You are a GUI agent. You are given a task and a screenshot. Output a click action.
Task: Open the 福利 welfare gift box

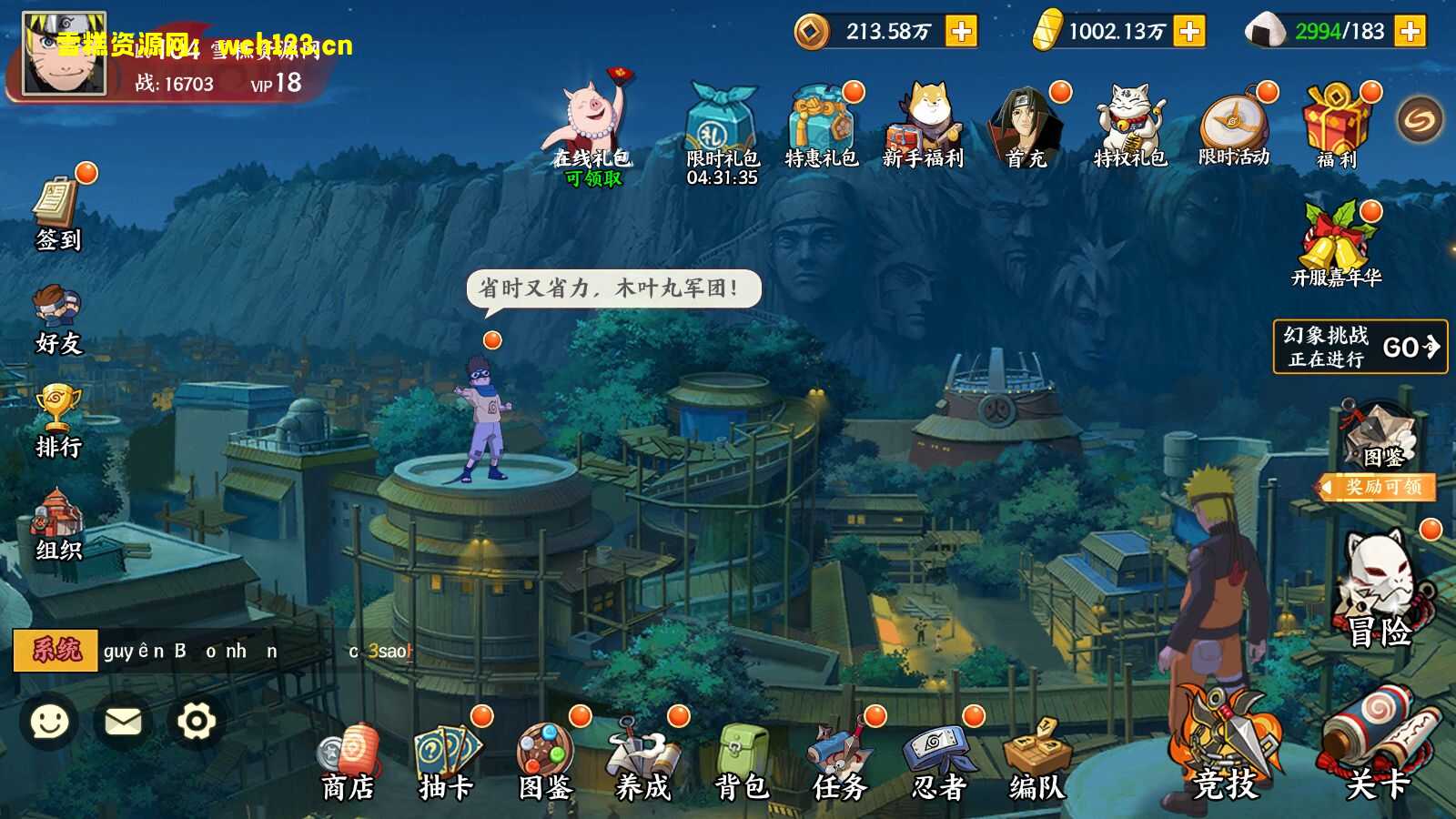tap(1335, 127)
